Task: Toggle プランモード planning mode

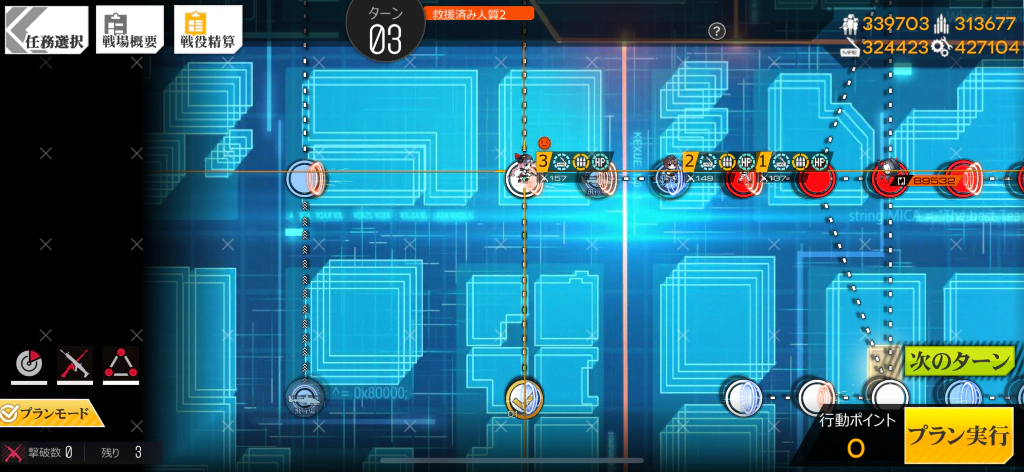Action: pyautogui.click(x=52, y=412)
